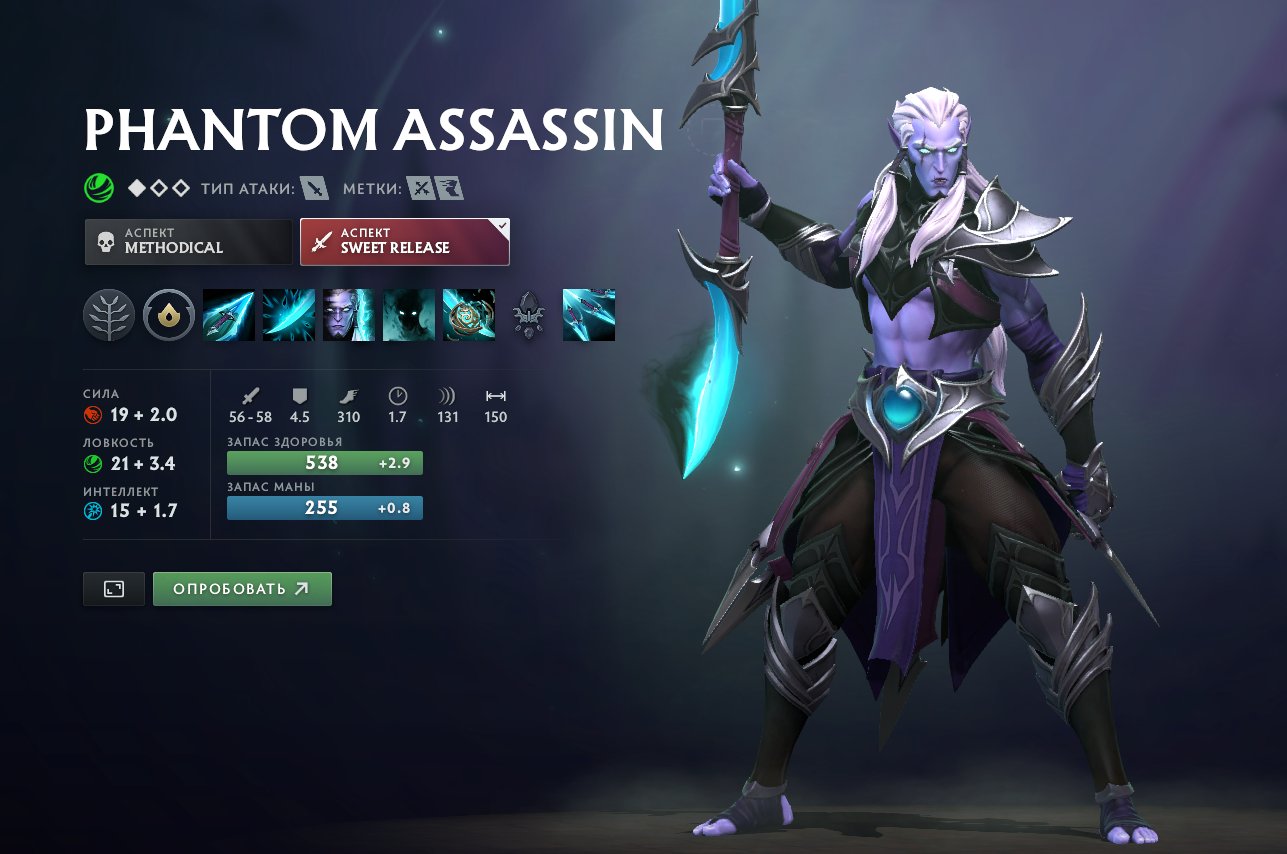Viewport: 1287px width, 854px height.
Task: Select the Methodical aspect
Action: pyautogui.click(x=188, y=241)
